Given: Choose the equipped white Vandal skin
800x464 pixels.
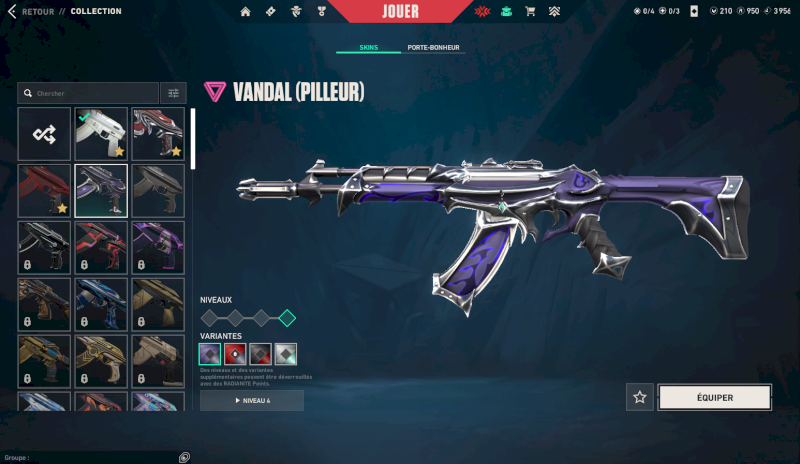Looking at the screenshot, I should click(x=101, y=134).
